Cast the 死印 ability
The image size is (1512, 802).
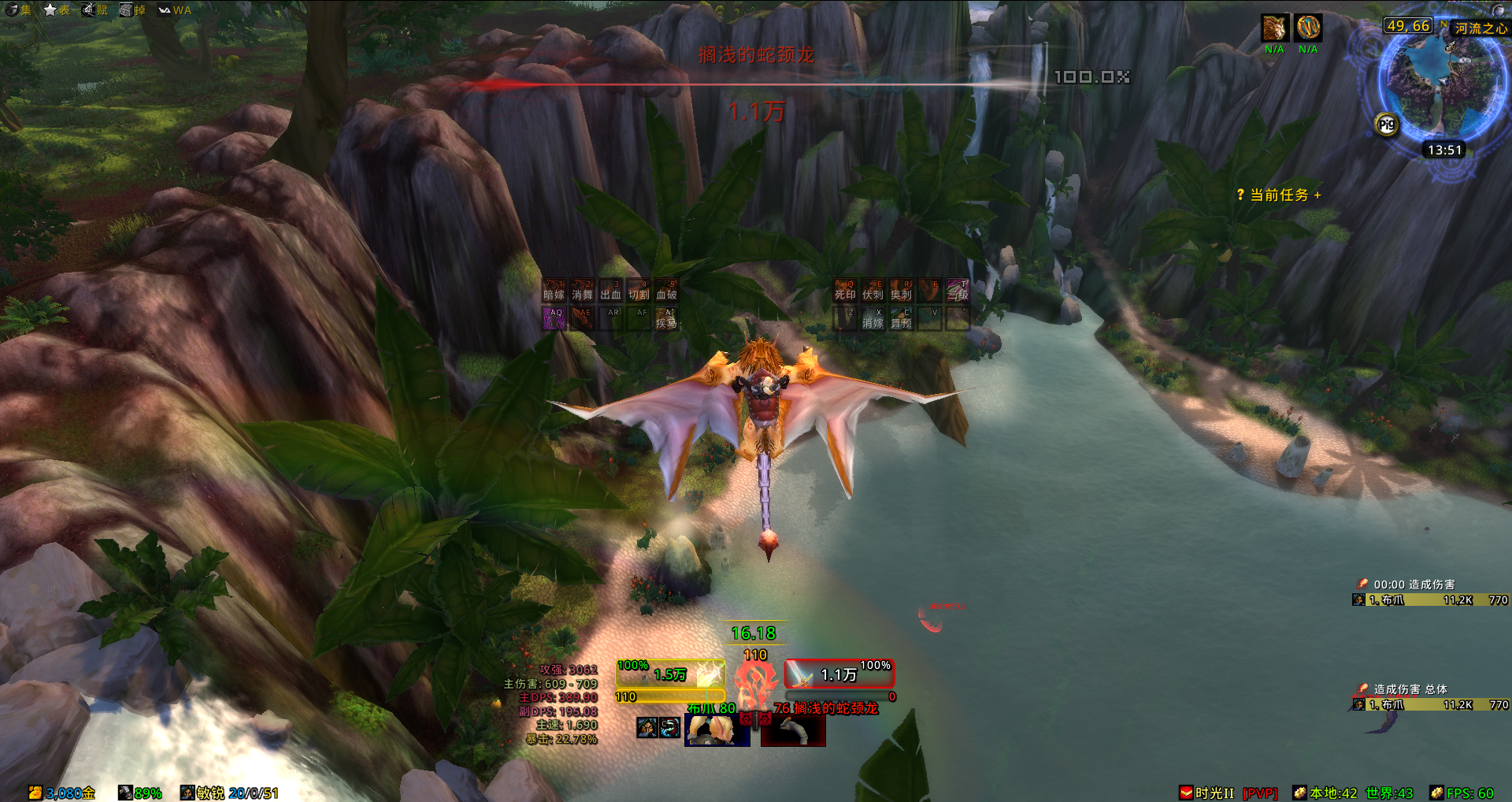845,291
